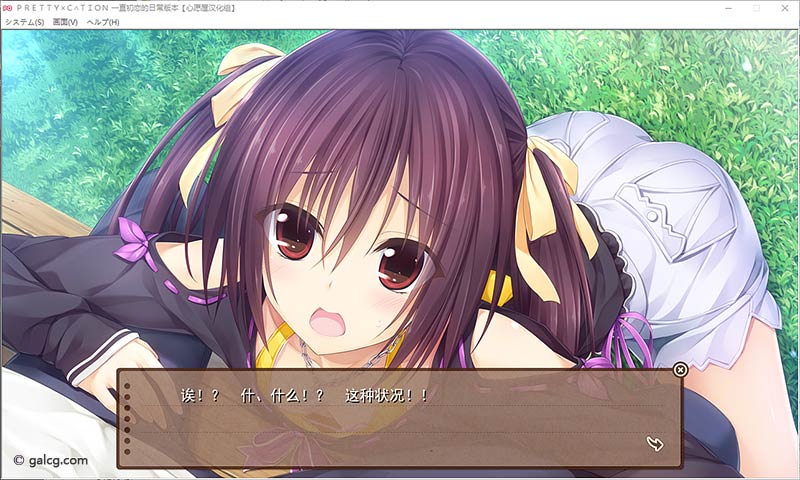Screen dimensions: 800x480
Task: Open the 画面(V) display menu
Action: pyautogui.click(x=65, y=22)
